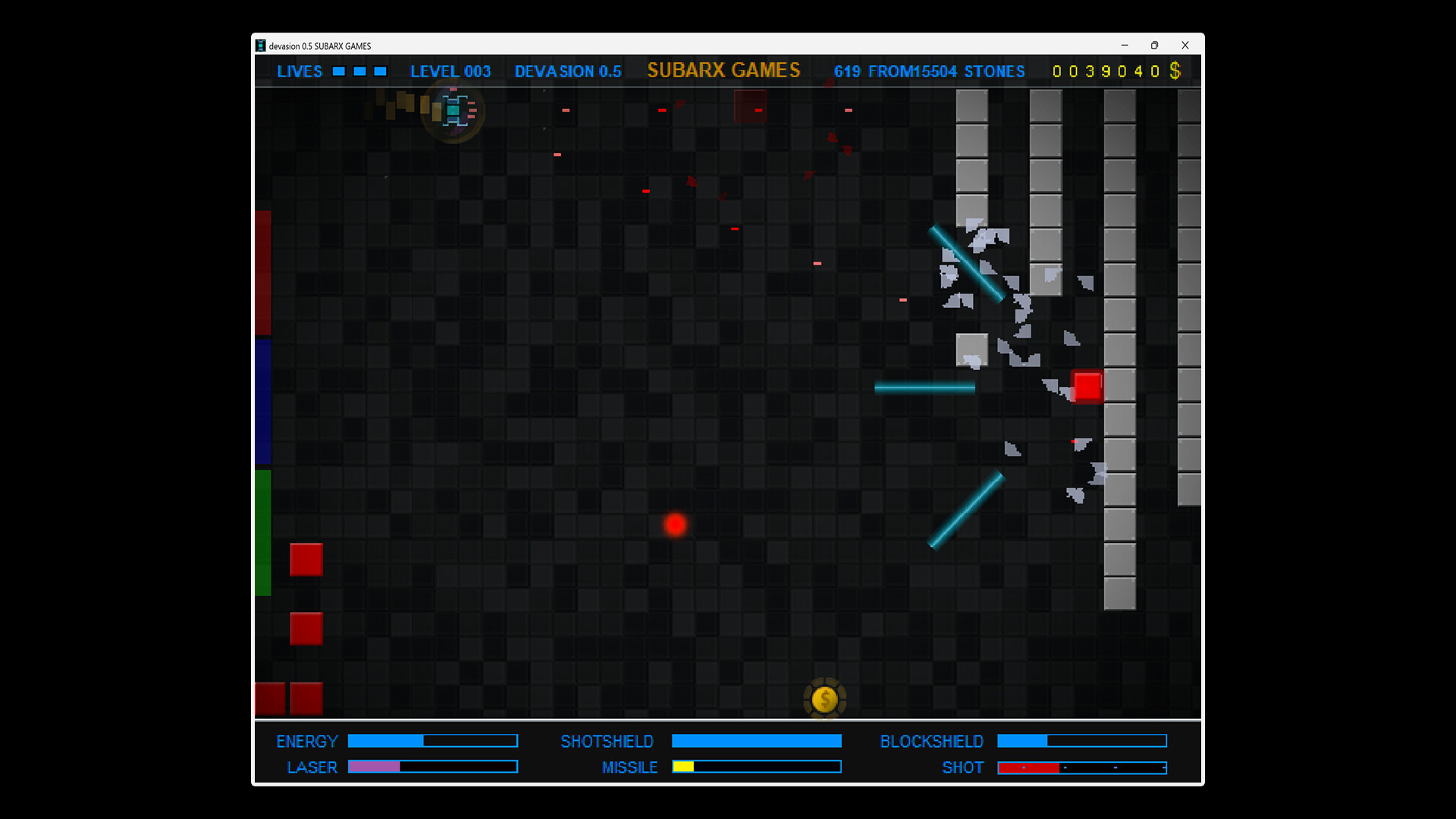Click the ENERGY progress bar
The height and width of the screenshot is (819, 1456).
click(432, 741)
